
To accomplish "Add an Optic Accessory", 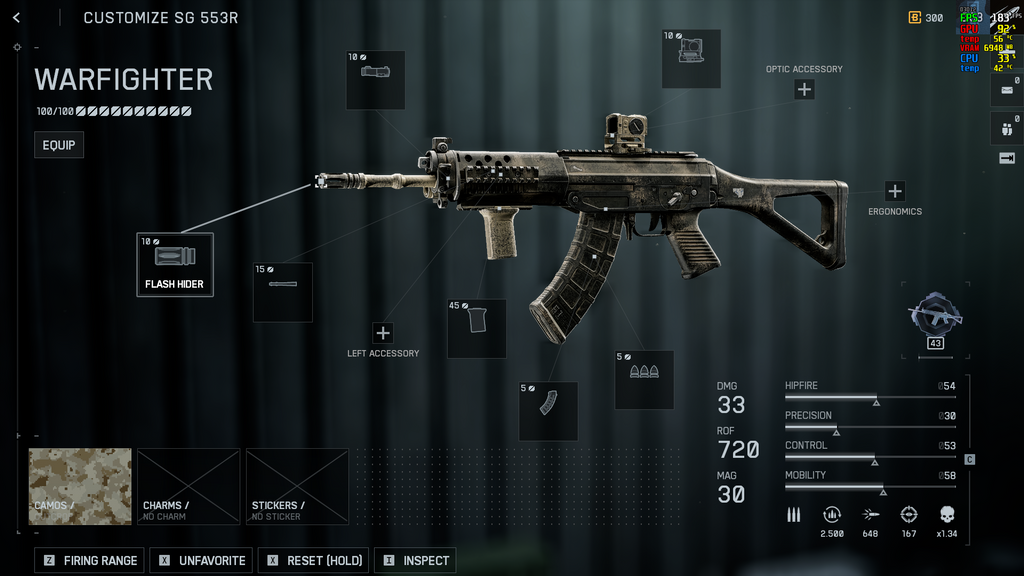I will coord(804,89).
